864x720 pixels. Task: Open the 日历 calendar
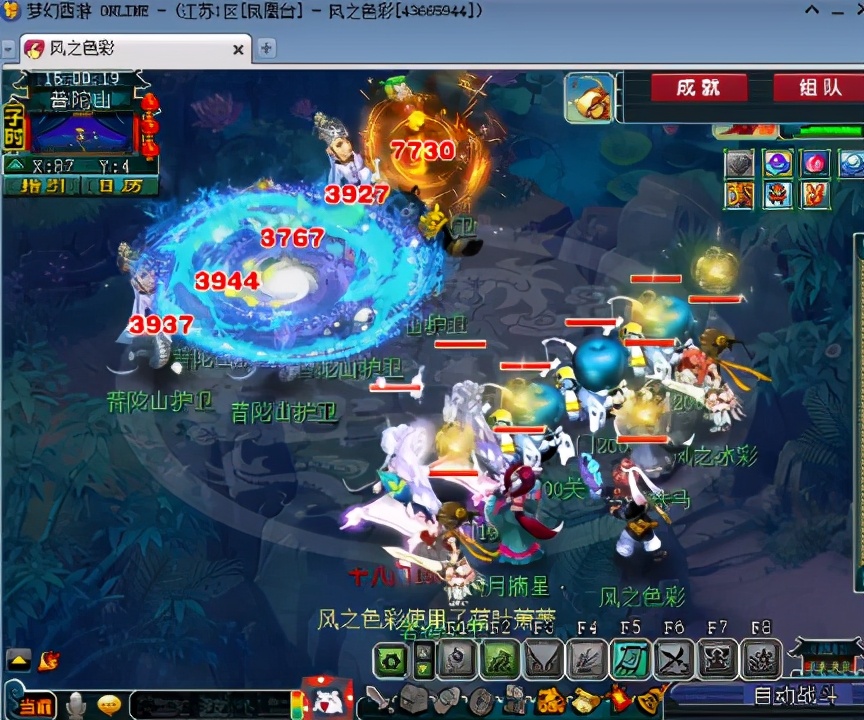pos(119,185)
